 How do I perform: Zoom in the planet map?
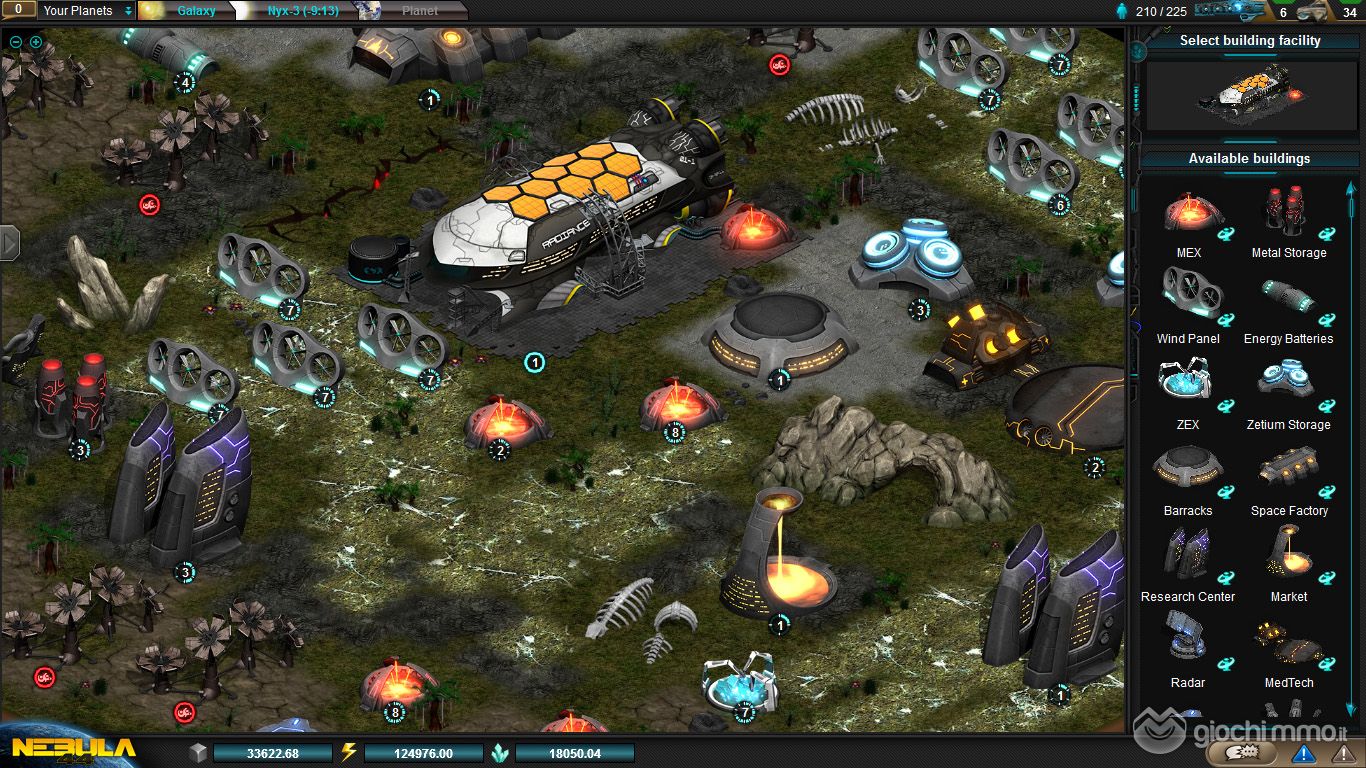(36, 42)
